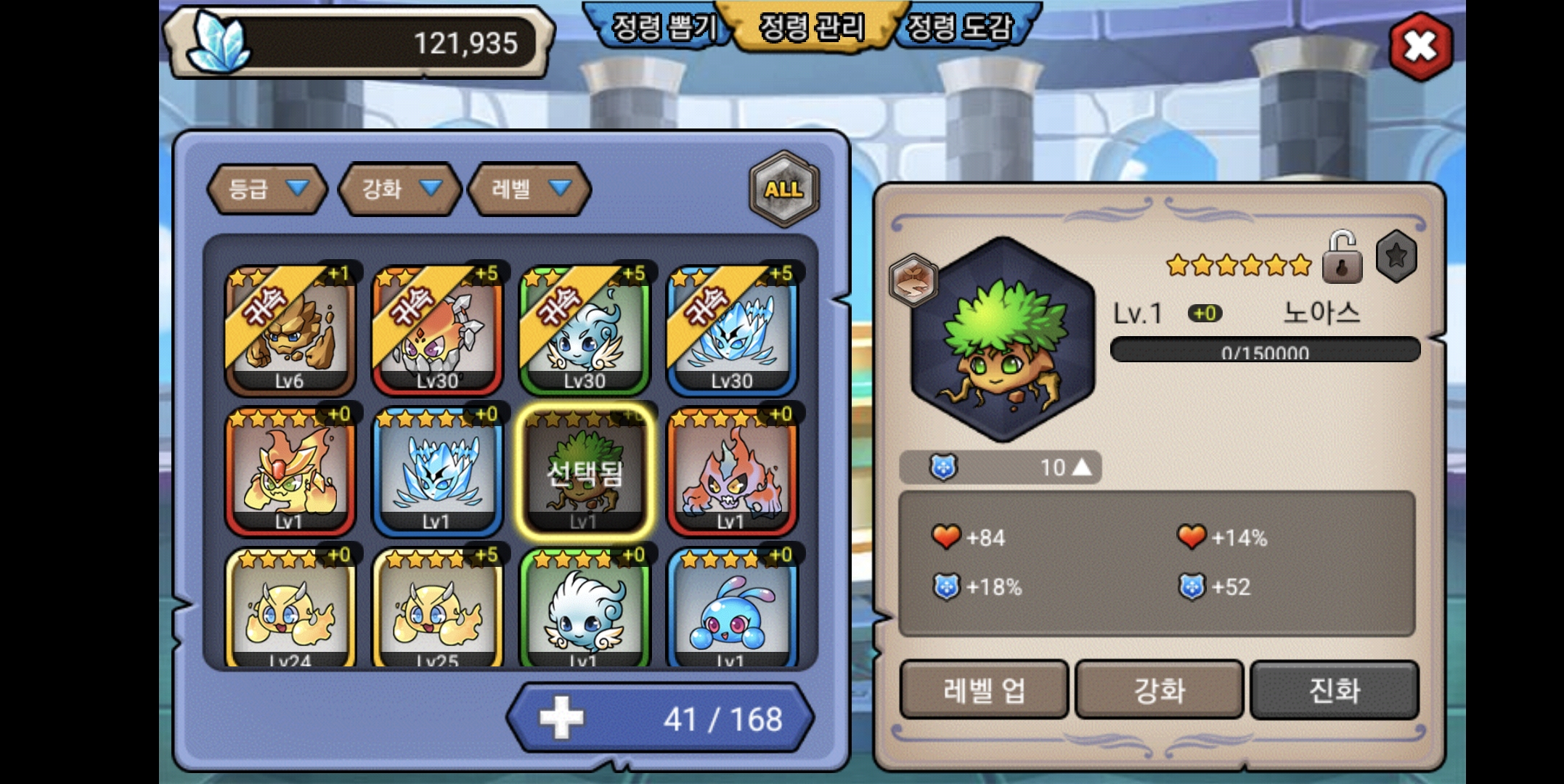Image resolution: width=1564 pixels, height=784 pixels.
Task: Select the Lv1 yellow flame-armored spirit
Action: pos(290,471)
